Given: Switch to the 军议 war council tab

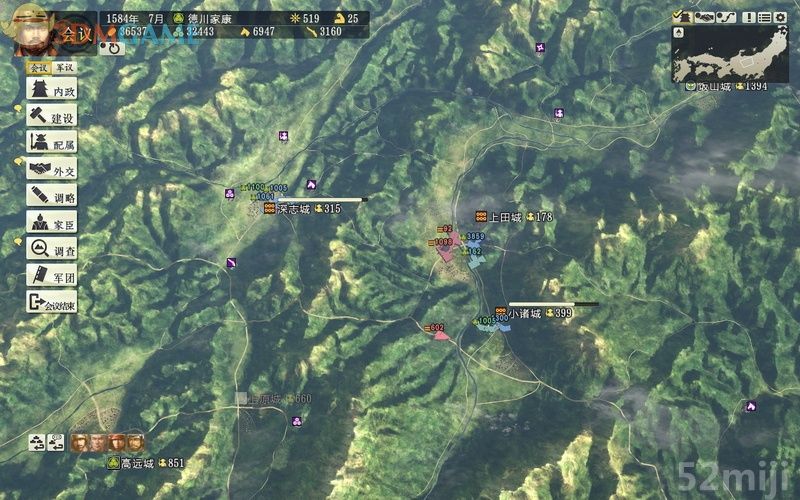Looking at the screenshot, I should (65, 67).
